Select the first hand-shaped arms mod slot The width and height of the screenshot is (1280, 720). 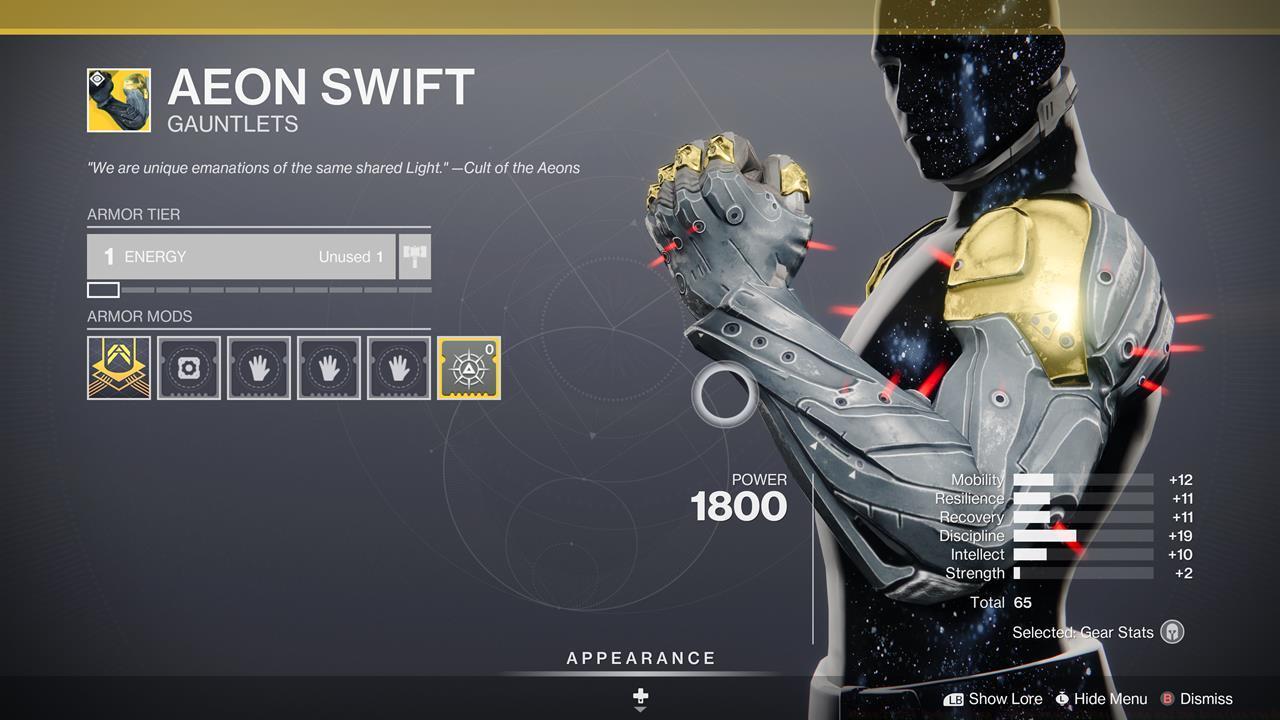tap(258, 367)
